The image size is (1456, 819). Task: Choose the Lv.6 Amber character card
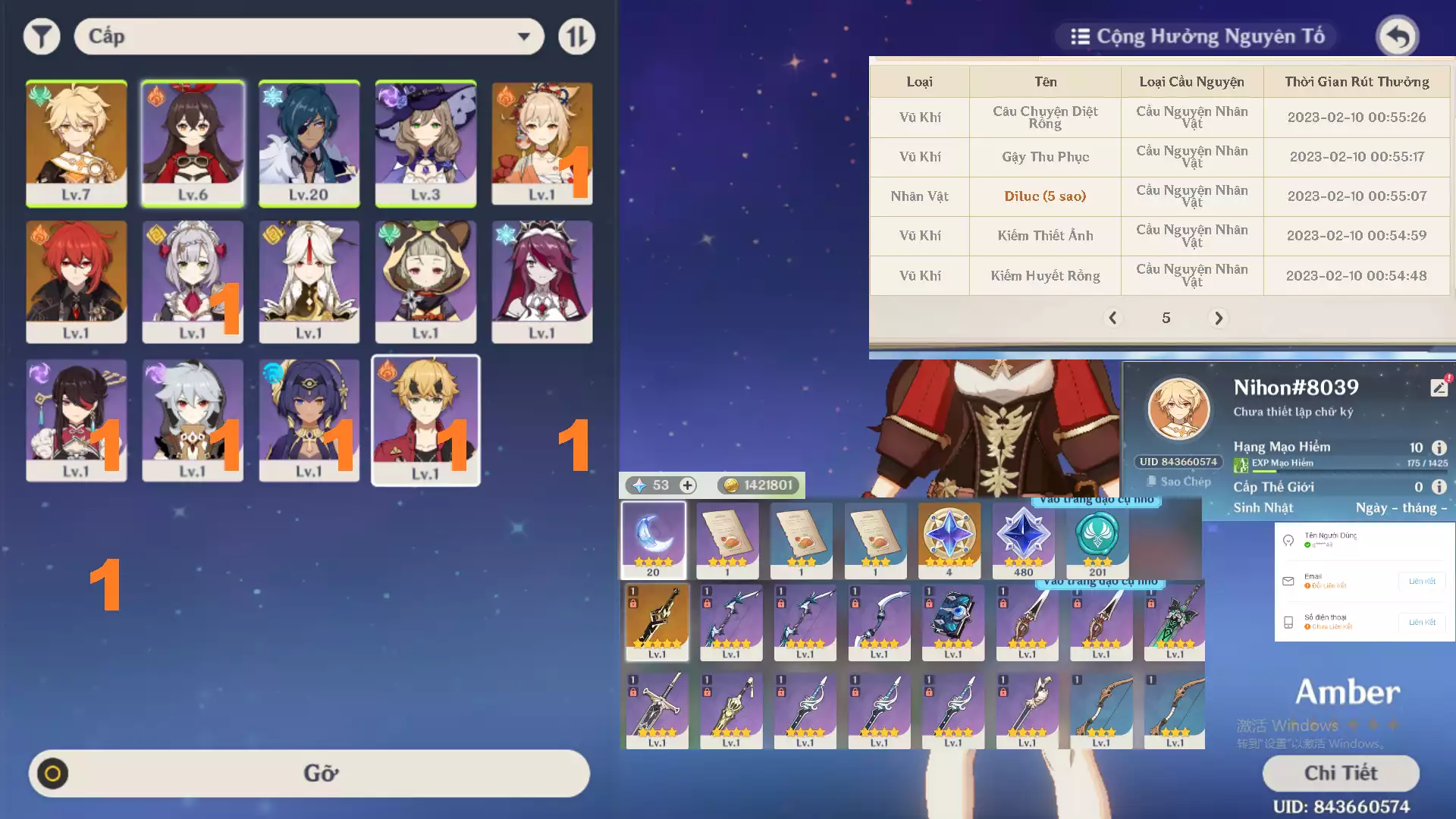(193, 143)
